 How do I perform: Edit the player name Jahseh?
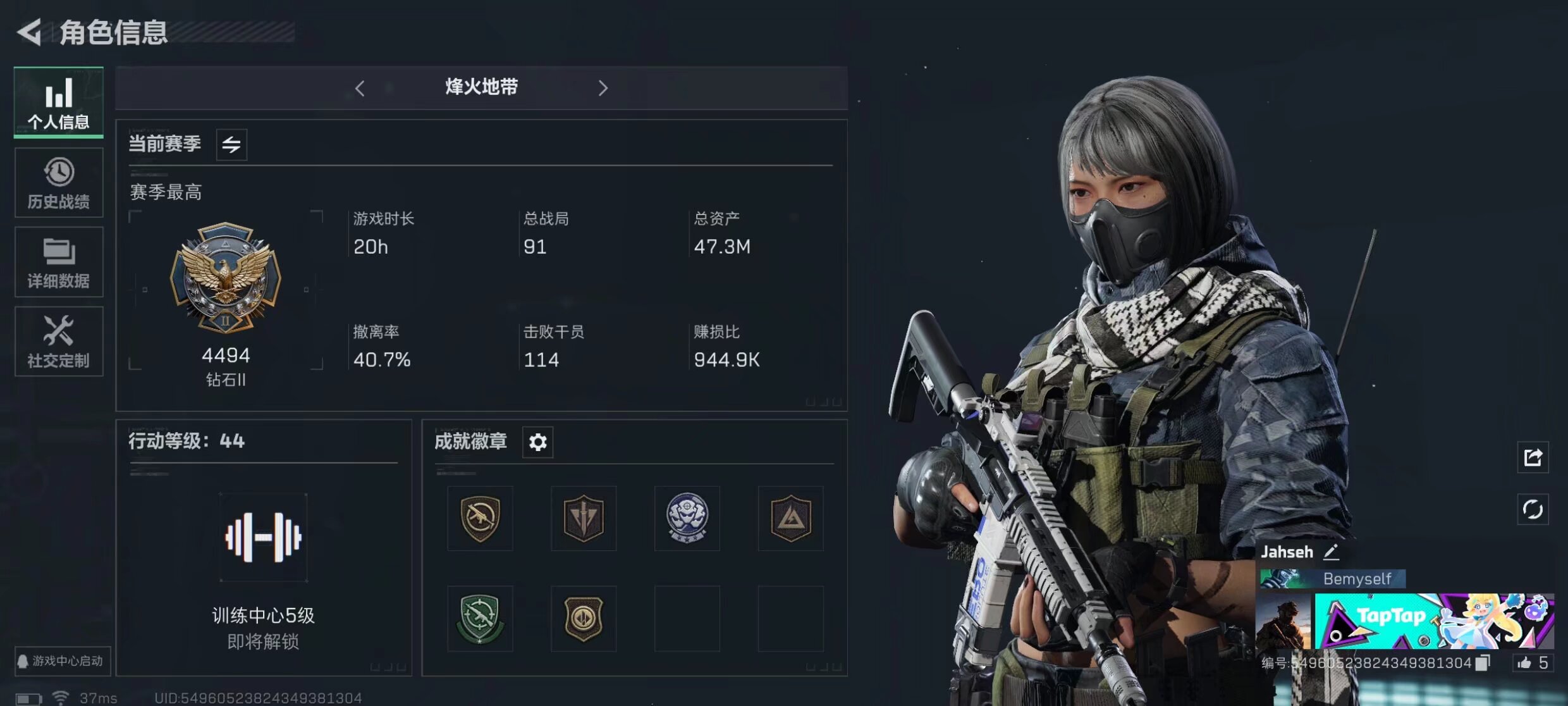click(x=1331, y=552)
